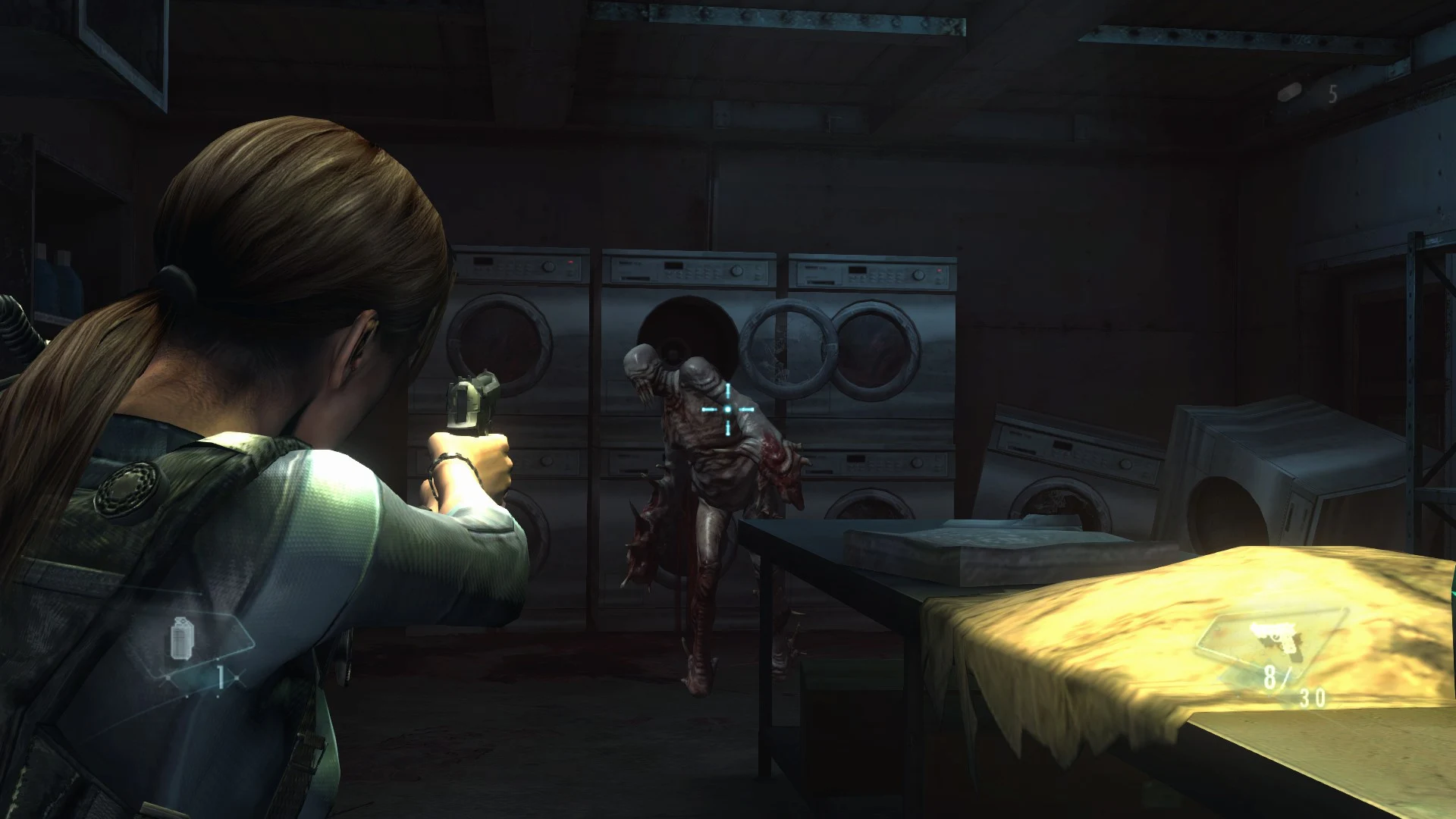1456x819 pixels.
Task: Use the healing pill item icon
Action: [x=1291, y=93]
